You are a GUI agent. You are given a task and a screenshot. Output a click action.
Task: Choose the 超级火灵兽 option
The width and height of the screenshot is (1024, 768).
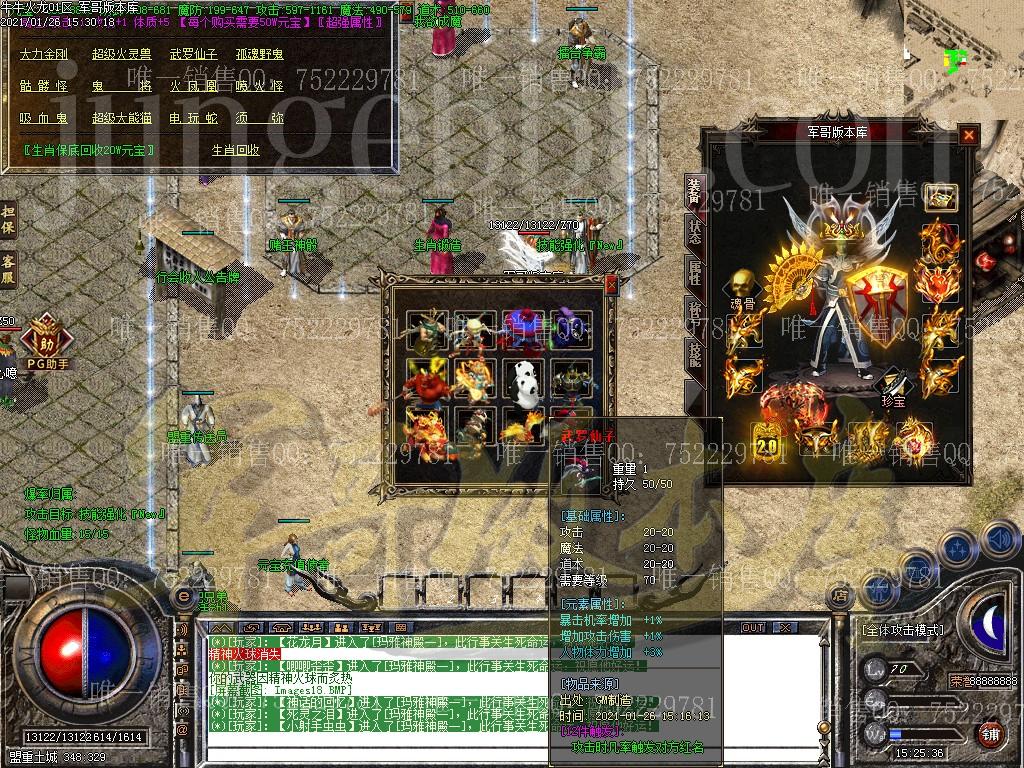pyautogui.click(x=121, y=54)
